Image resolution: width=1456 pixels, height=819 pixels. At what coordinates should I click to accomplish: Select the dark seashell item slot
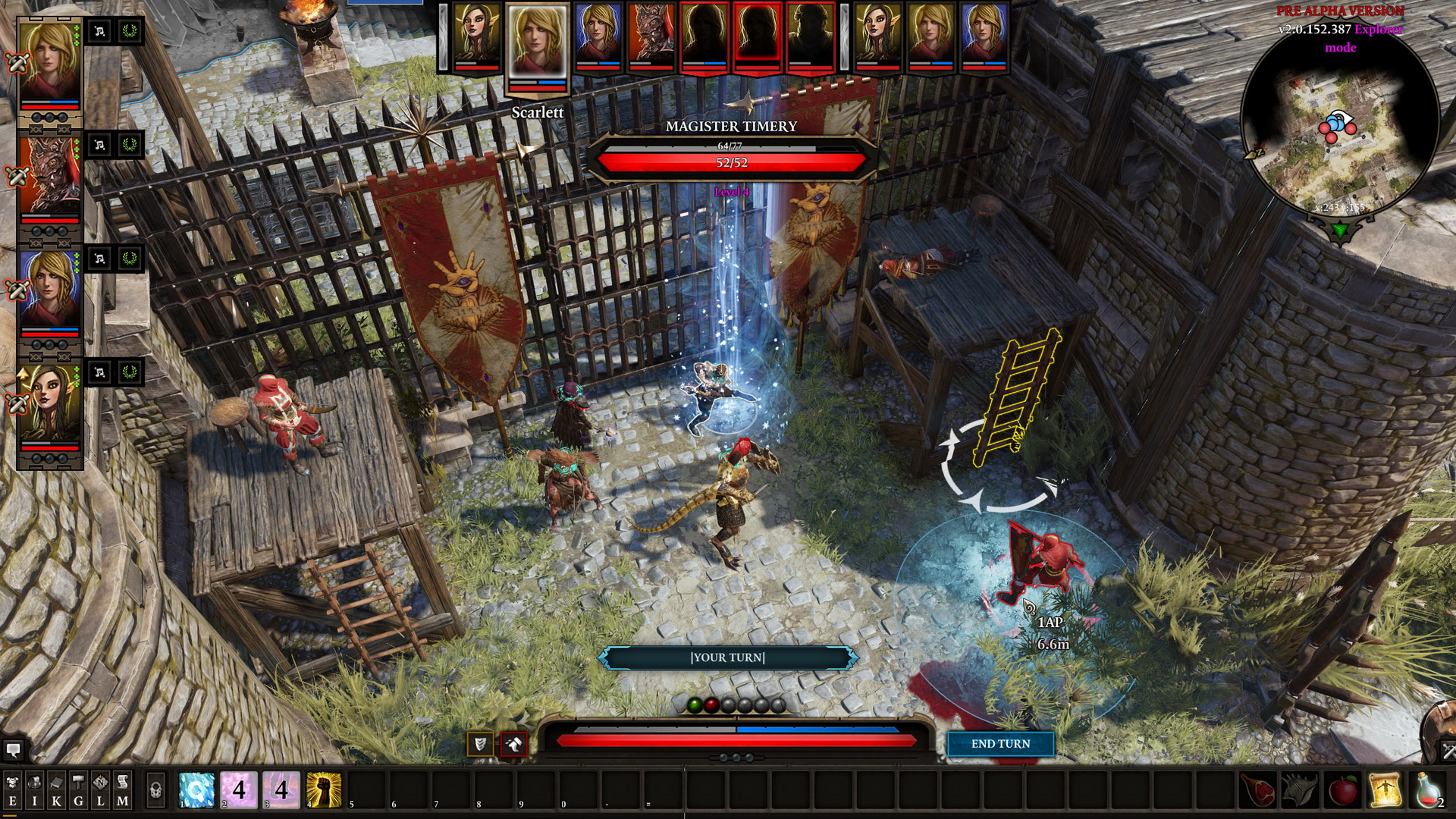1300,789
